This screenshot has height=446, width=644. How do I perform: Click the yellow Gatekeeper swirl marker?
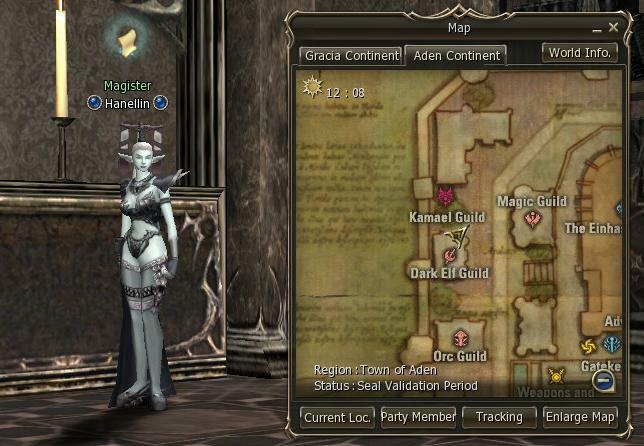(589, 347)
